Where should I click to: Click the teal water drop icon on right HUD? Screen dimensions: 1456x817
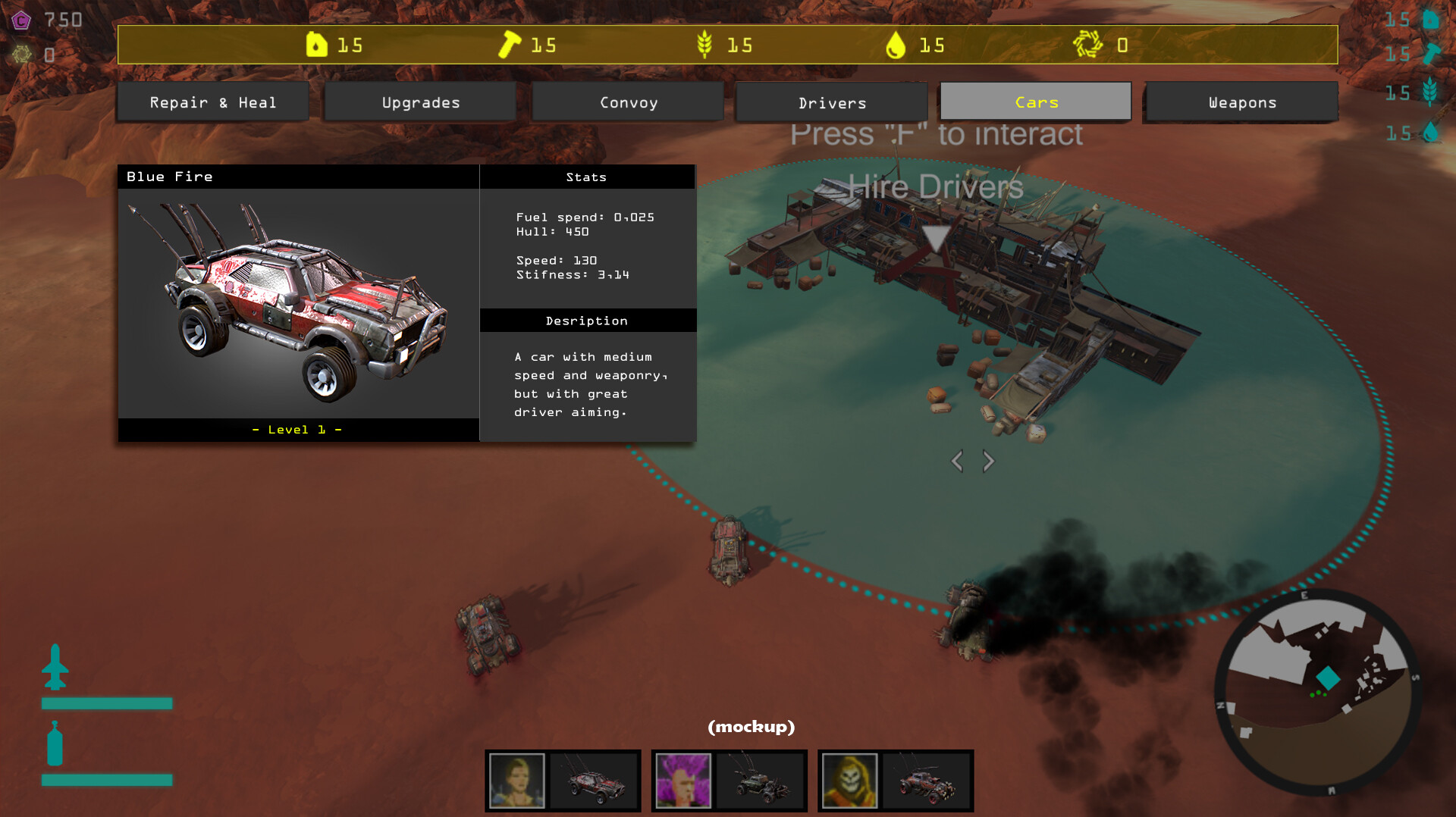click(1432, 134)
